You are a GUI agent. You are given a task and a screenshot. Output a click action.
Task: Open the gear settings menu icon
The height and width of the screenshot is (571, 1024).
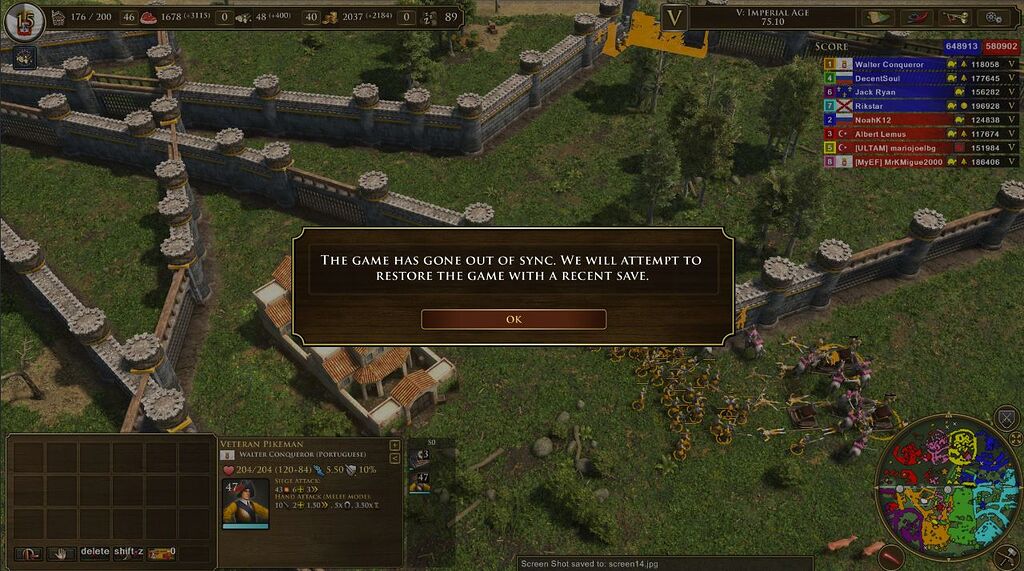[993, 17]
